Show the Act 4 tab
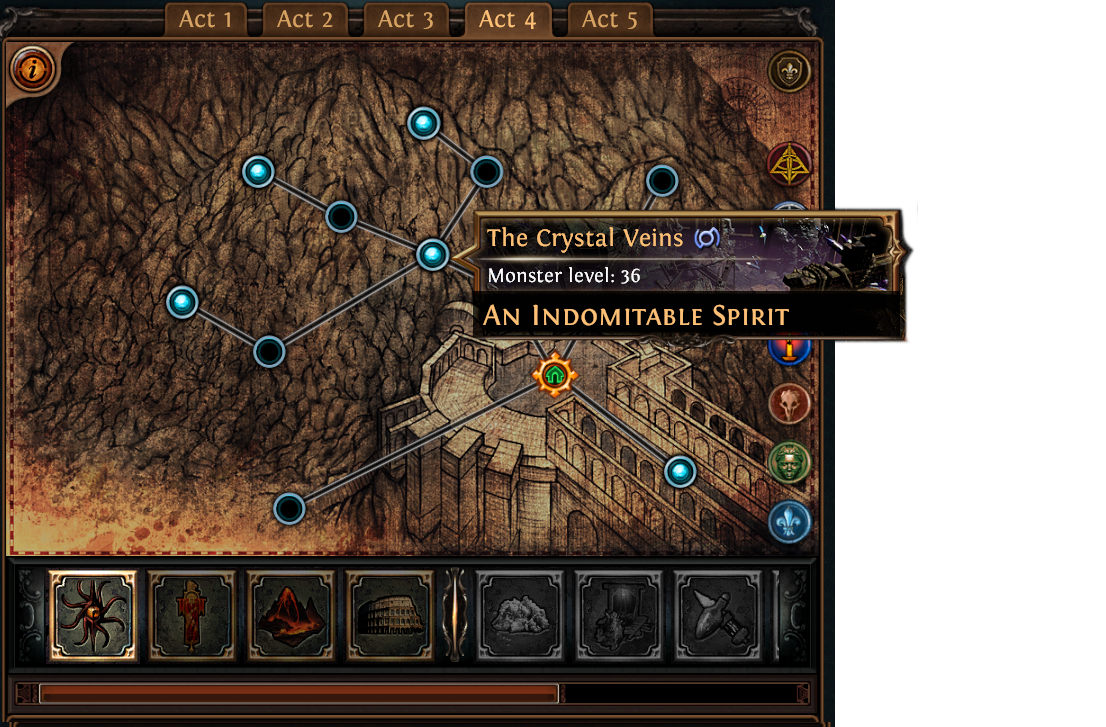This screenshot has width=1106, height=727. 507,19
